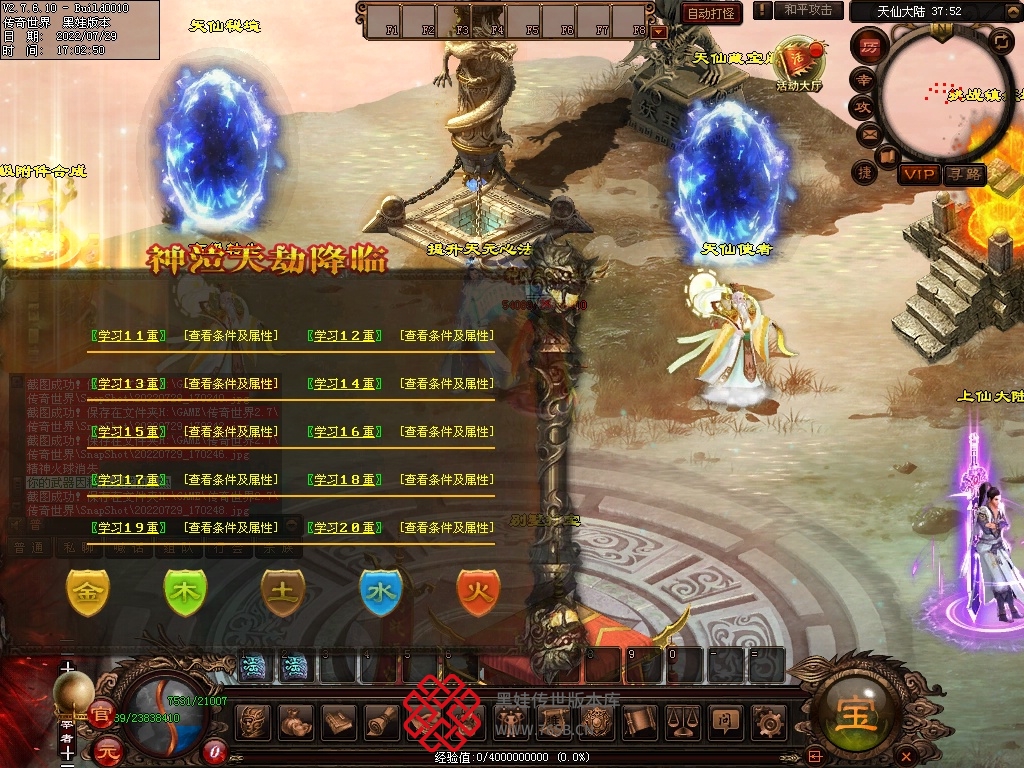Change the 和平攻击 attack mode
1024x768 pixels.
point(808,11)
